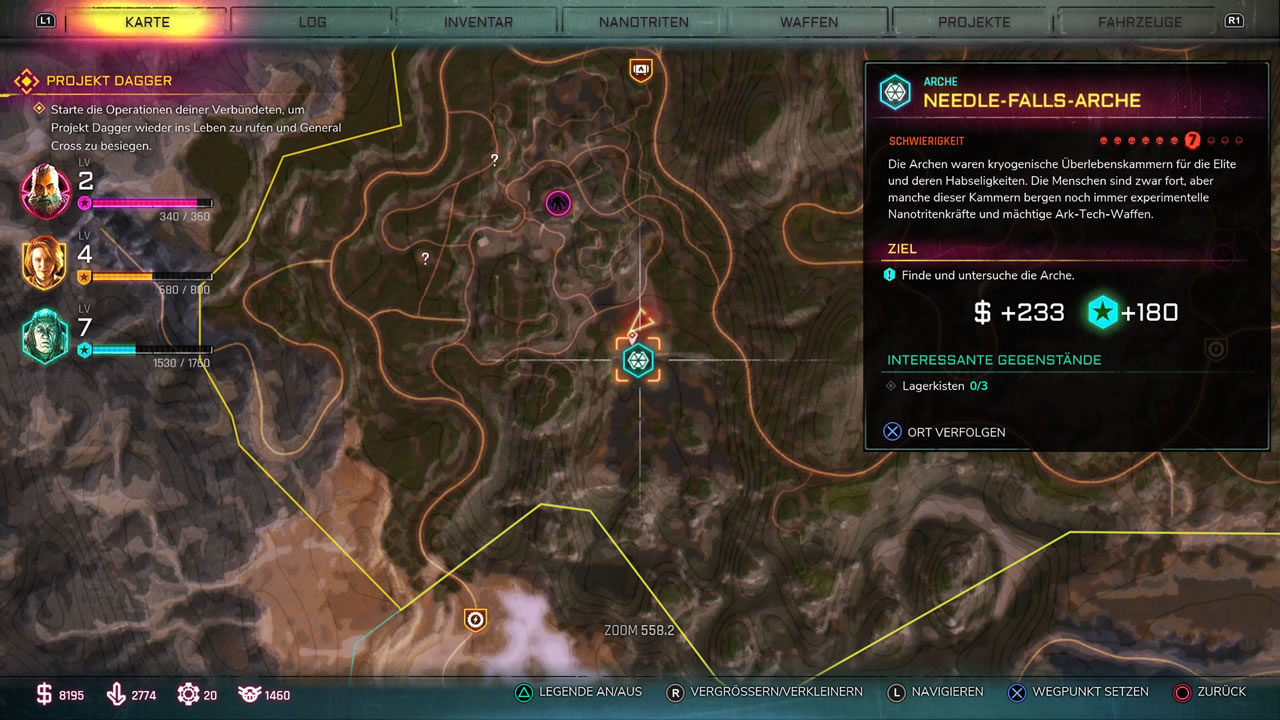Go back using Zurück
Image resolution: width=1280 pixels, height=720 pixels.
pyautogui.click(x=1210, y=692)
